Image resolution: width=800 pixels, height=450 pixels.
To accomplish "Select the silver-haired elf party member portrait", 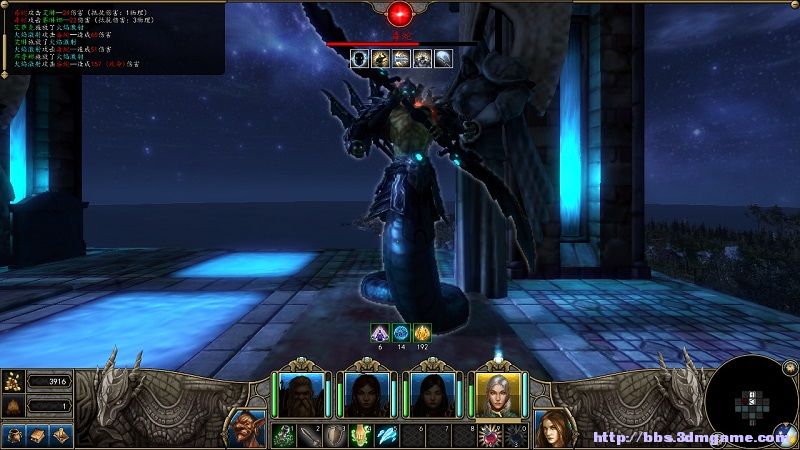I will [496, 395].
